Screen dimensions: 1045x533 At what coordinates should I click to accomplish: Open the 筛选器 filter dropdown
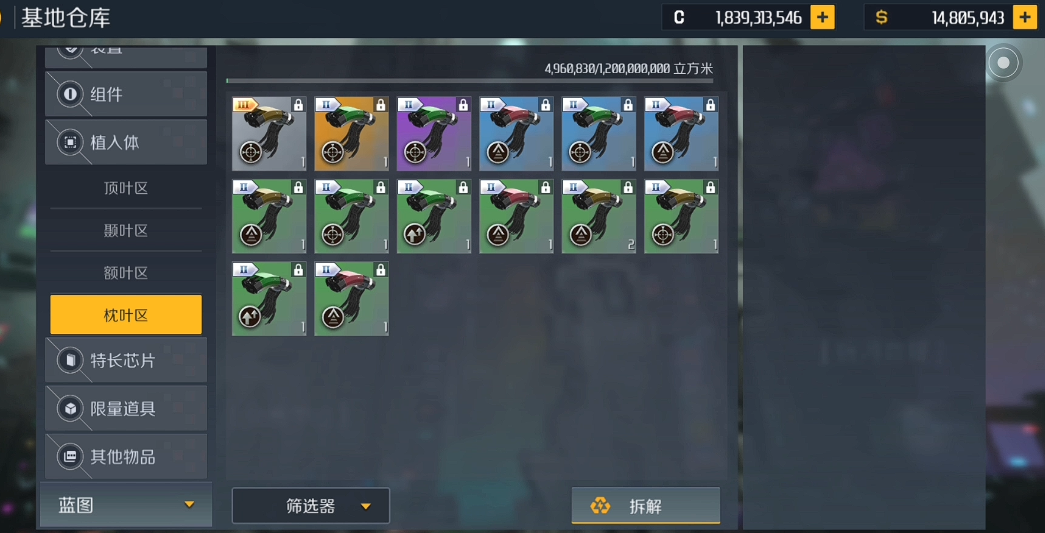click(x=311, y=506)
